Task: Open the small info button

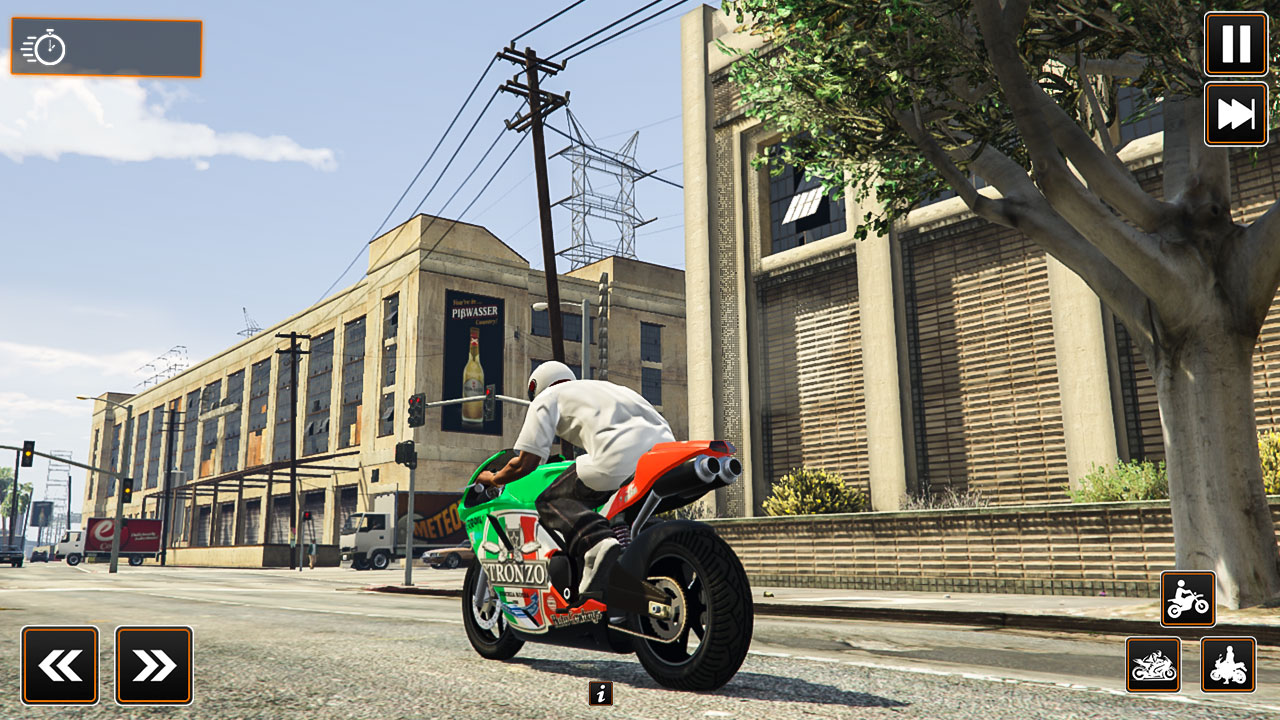Action: pyautogui.click(x=600, y=693)
